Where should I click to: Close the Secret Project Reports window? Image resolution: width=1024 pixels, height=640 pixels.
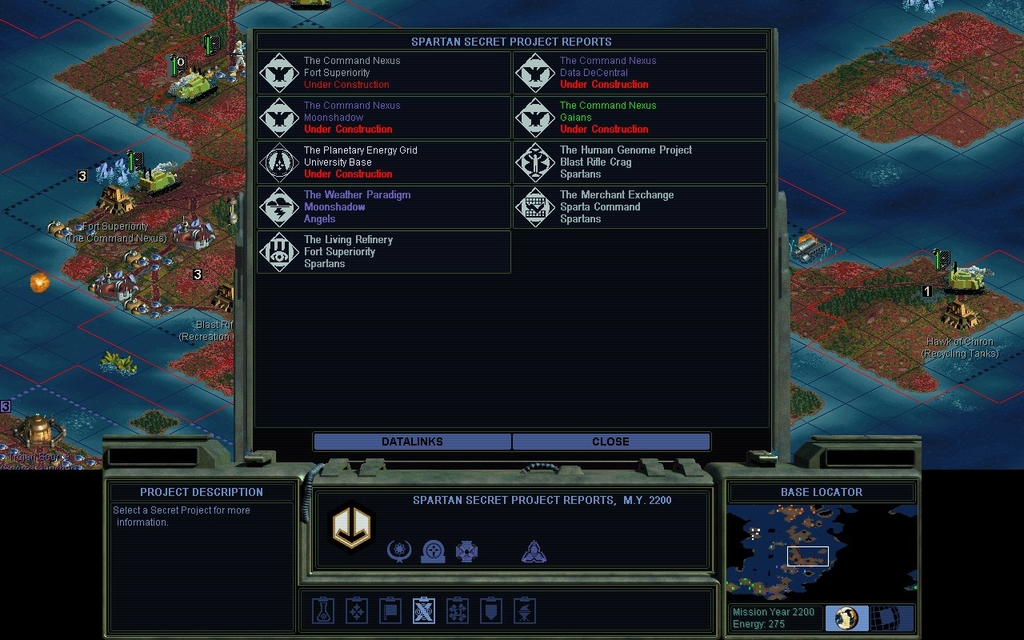click(610, 441)
